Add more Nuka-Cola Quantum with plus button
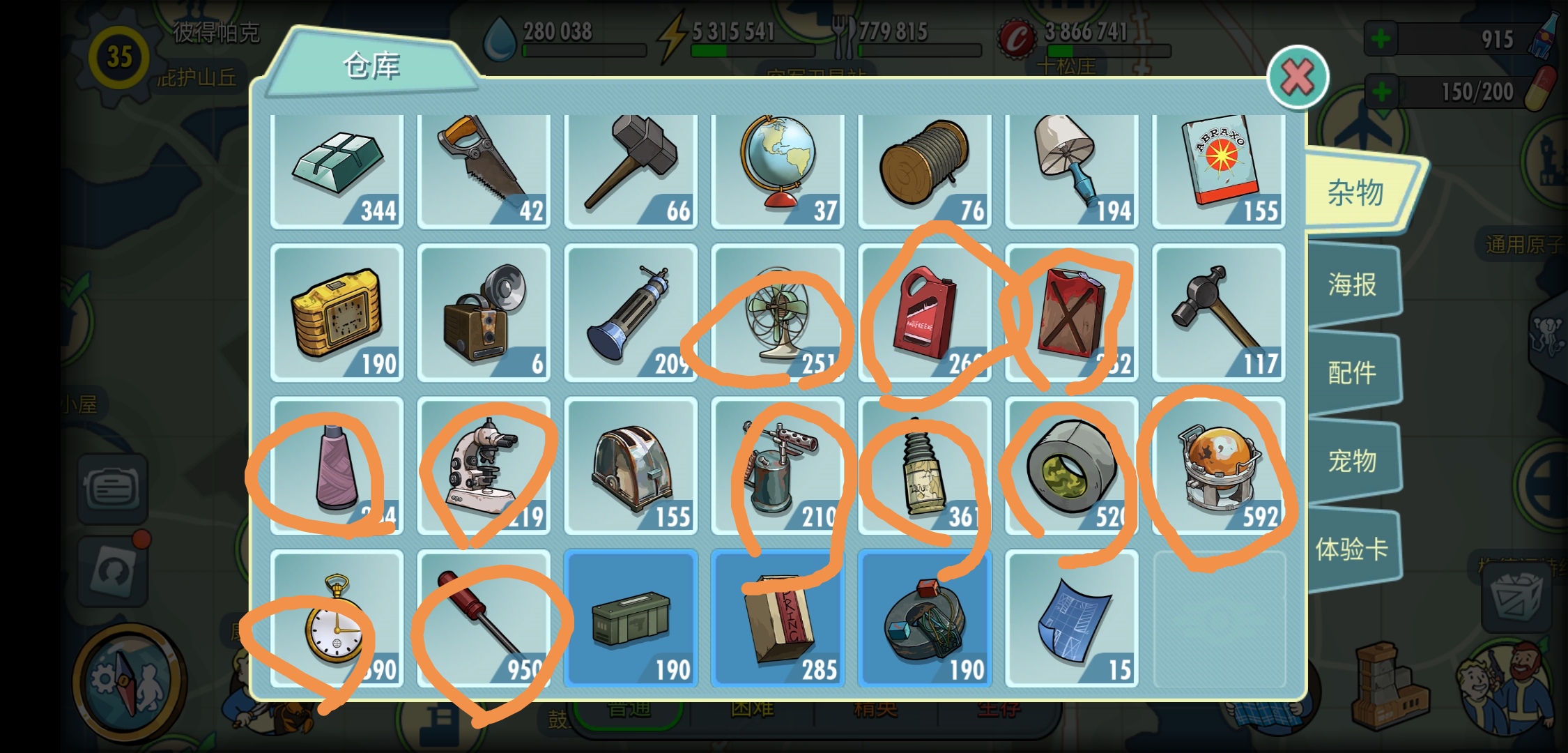 pyautogui.click(x=1381, y=39)
